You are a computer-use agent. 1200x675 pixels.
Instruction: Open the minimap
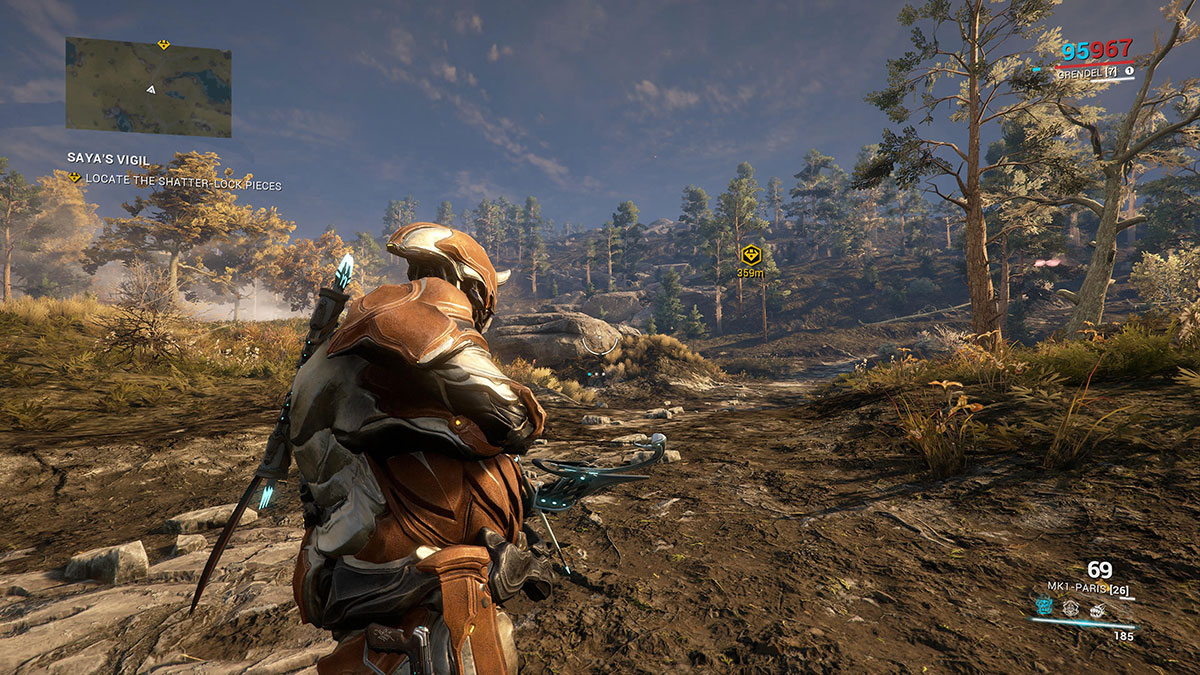point(148,87)
